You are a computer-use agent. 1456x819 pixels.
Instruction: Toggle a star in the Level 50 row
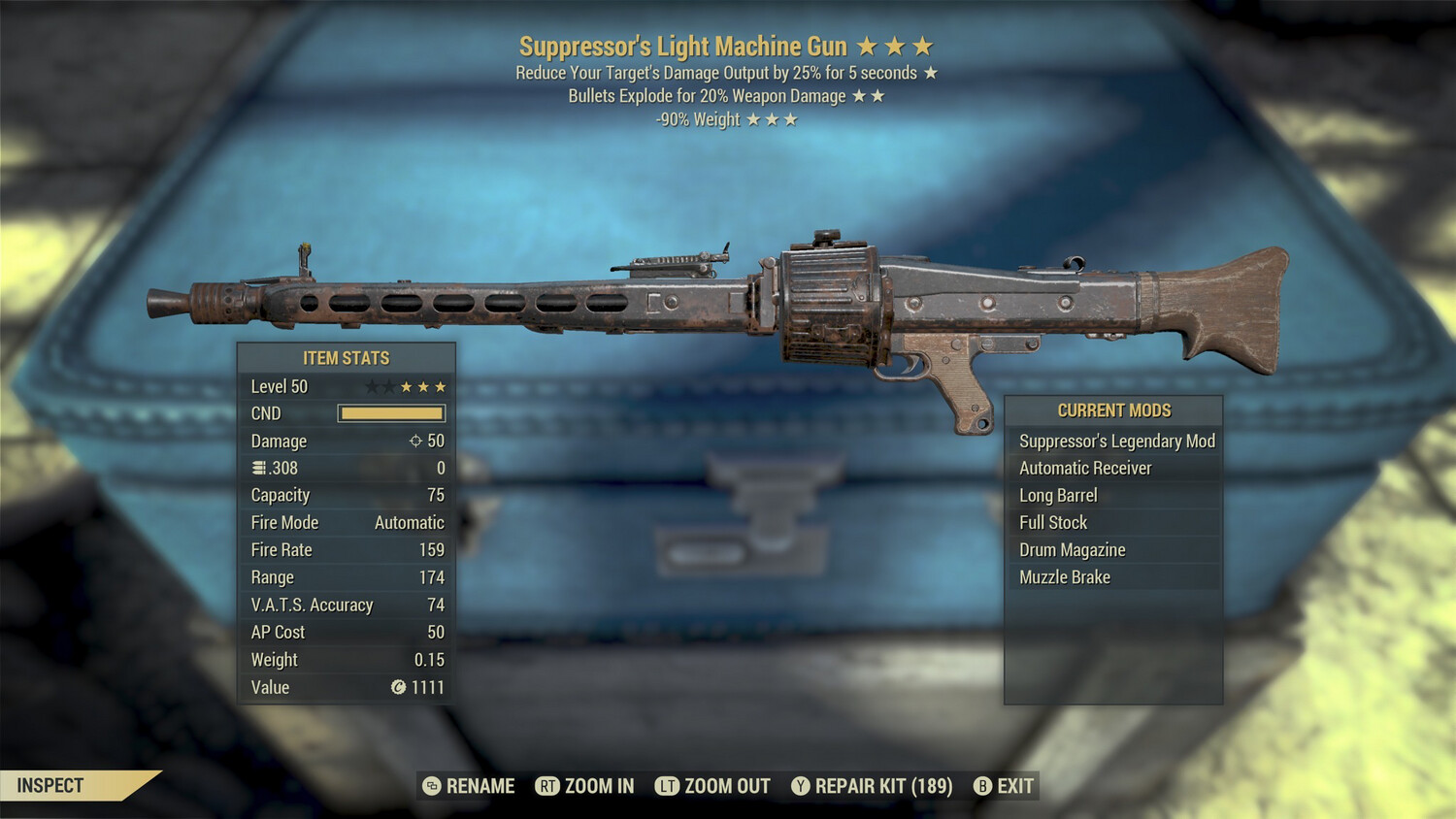tap(408, 385)
